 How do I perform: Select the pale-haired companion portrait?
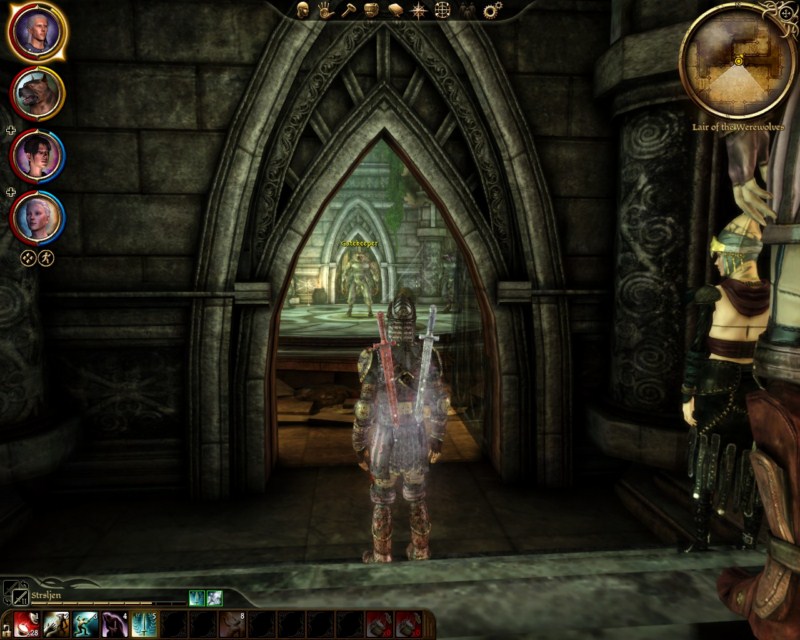point(37,216)
